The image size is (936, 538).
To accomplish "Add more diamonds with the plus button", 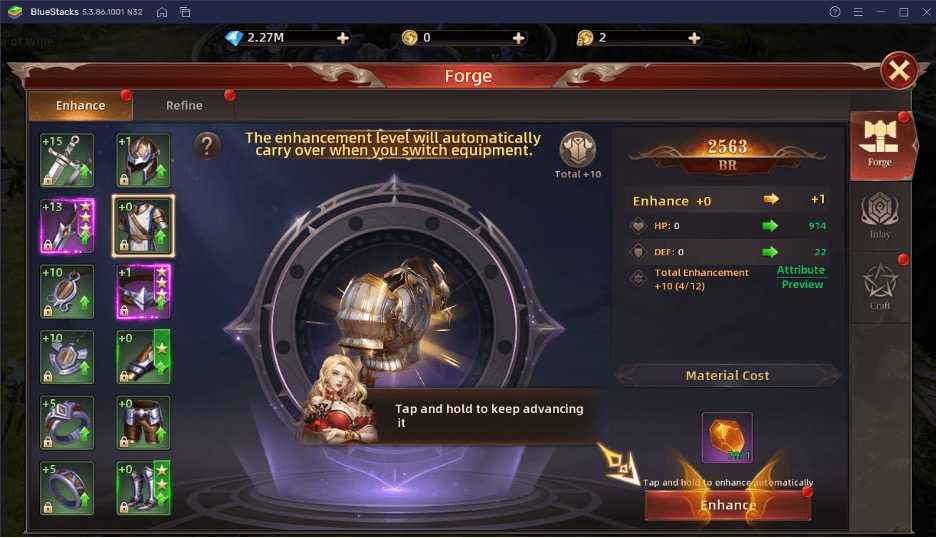I will click(343, 38).
